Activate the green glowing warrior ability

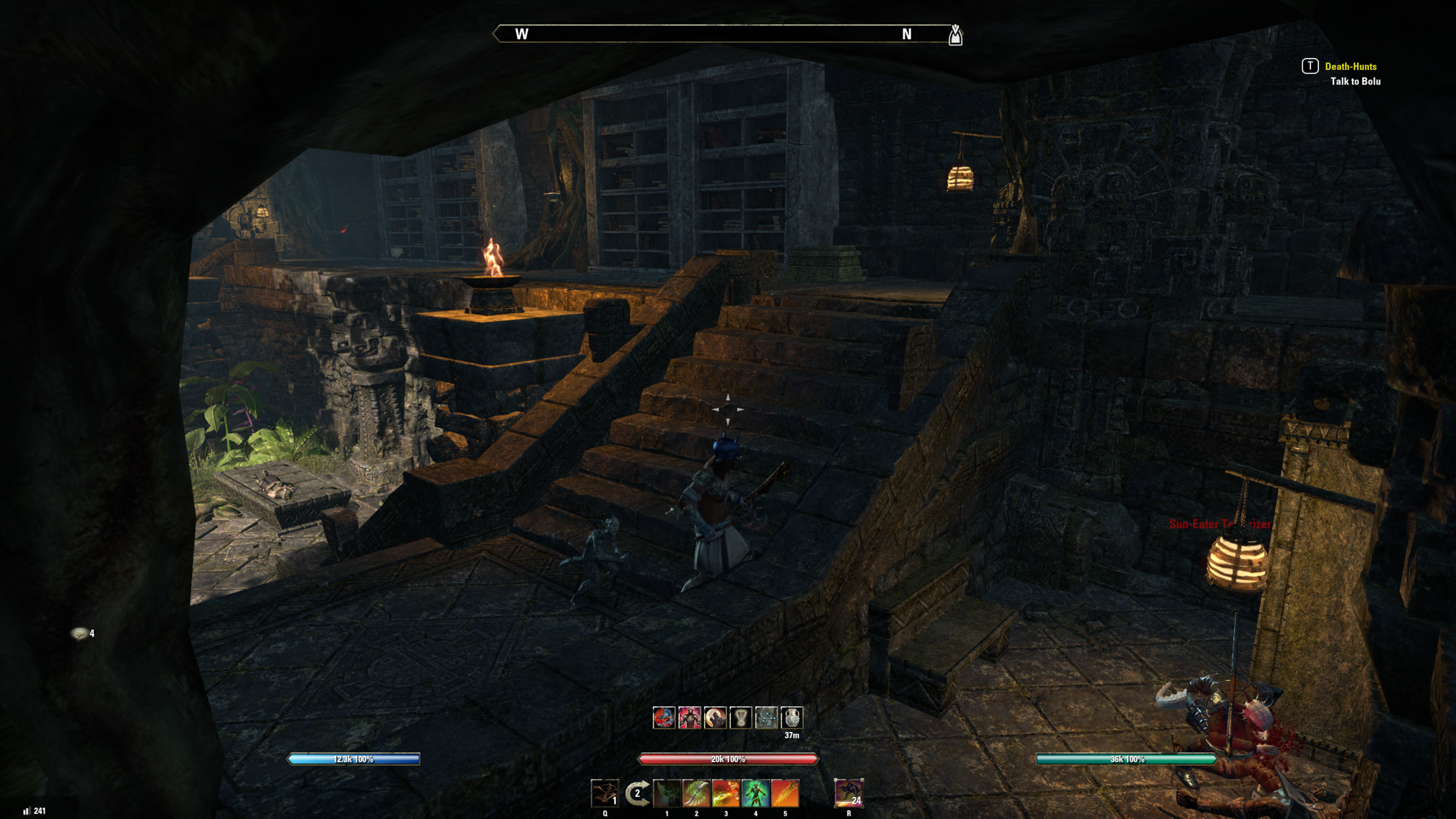pyautogui.click(x=755, y=793)
